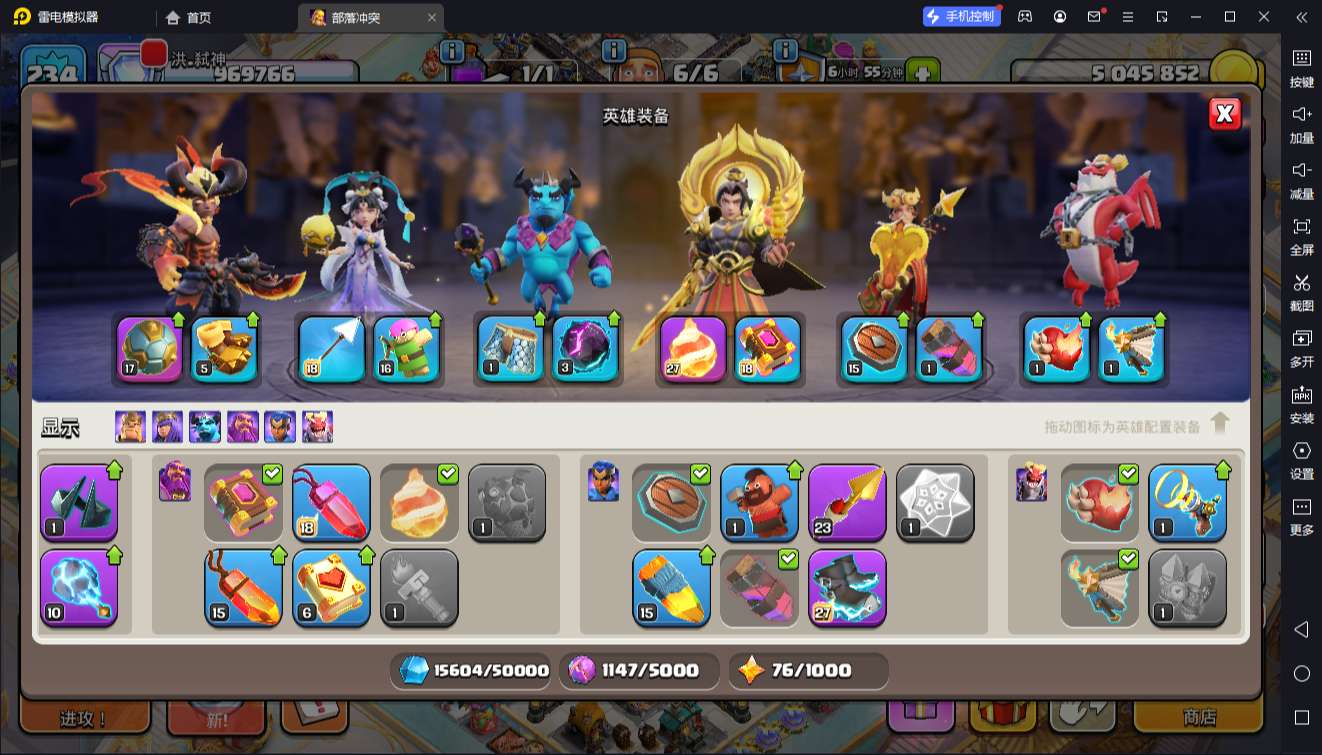The image size is (1322, 755).
Task: Pick the level 16 Healer Puppet equipment
Action: coord(406,349)
